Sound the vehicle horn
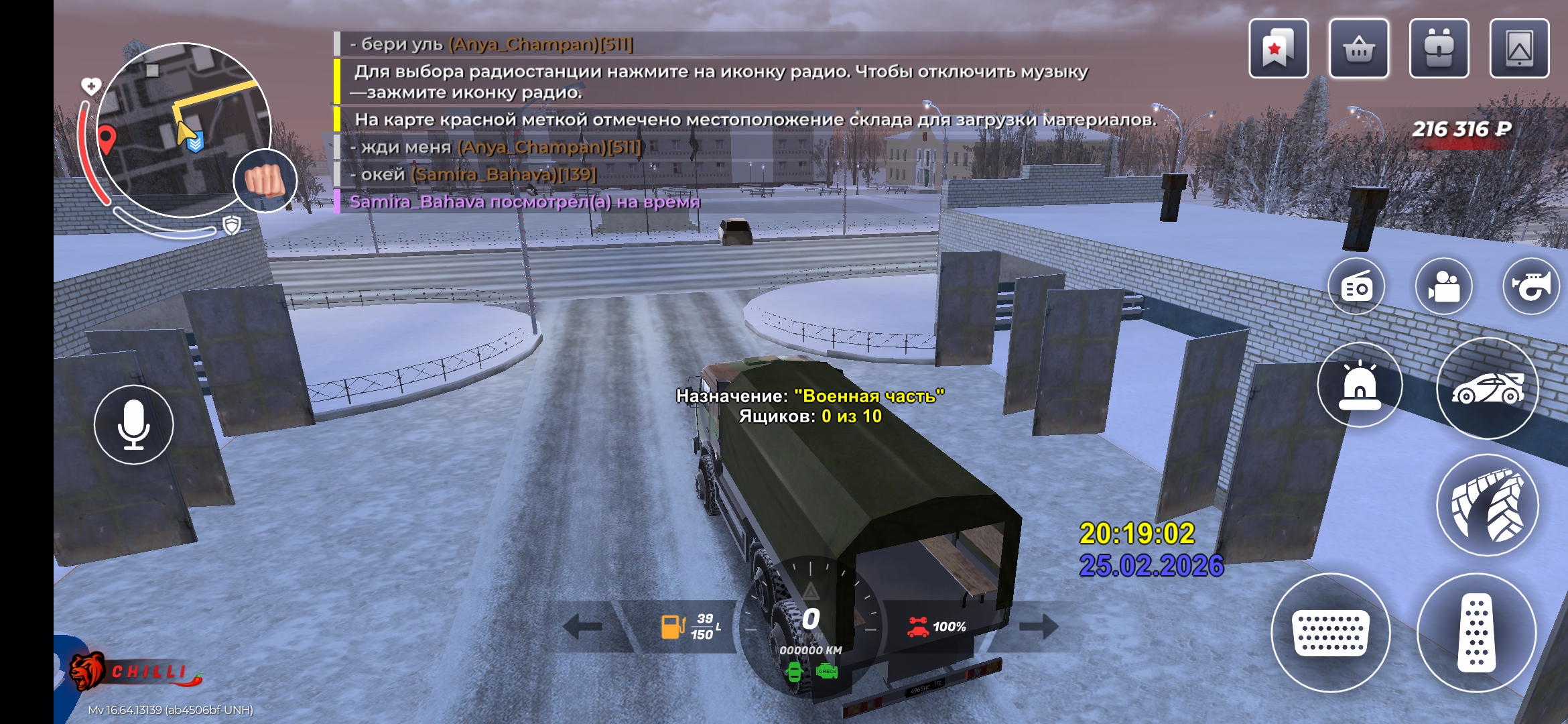 click(x=1531, y=287)
